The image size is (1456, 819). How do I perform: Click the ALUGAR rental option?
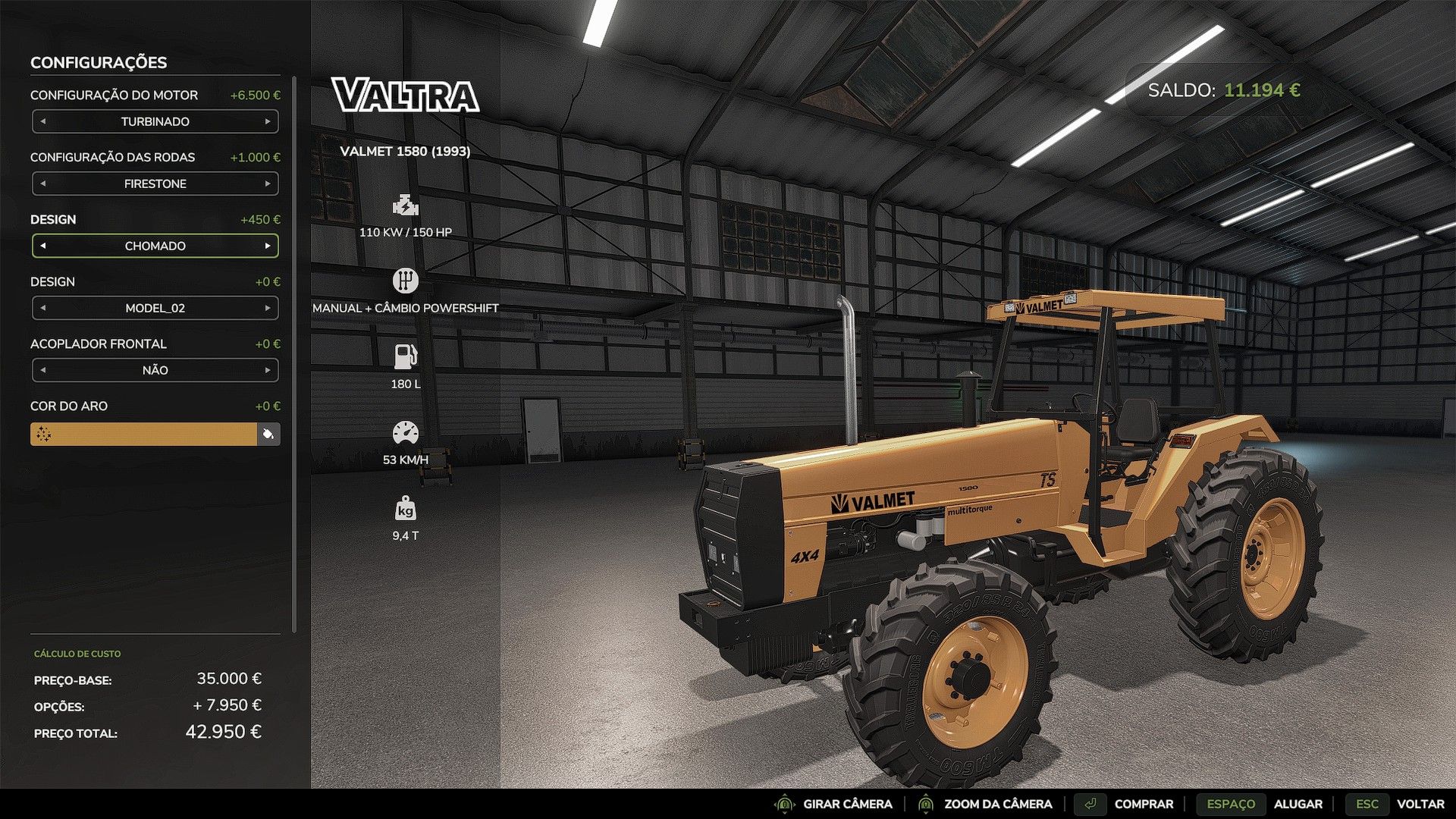pyautogui.click(x=1299, y=804)
